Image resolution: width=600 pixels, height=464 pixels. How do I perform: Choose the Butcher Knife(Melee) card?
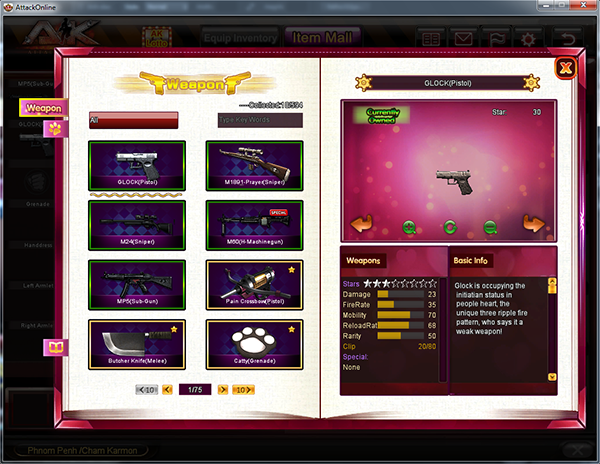(x=138, y=343)
